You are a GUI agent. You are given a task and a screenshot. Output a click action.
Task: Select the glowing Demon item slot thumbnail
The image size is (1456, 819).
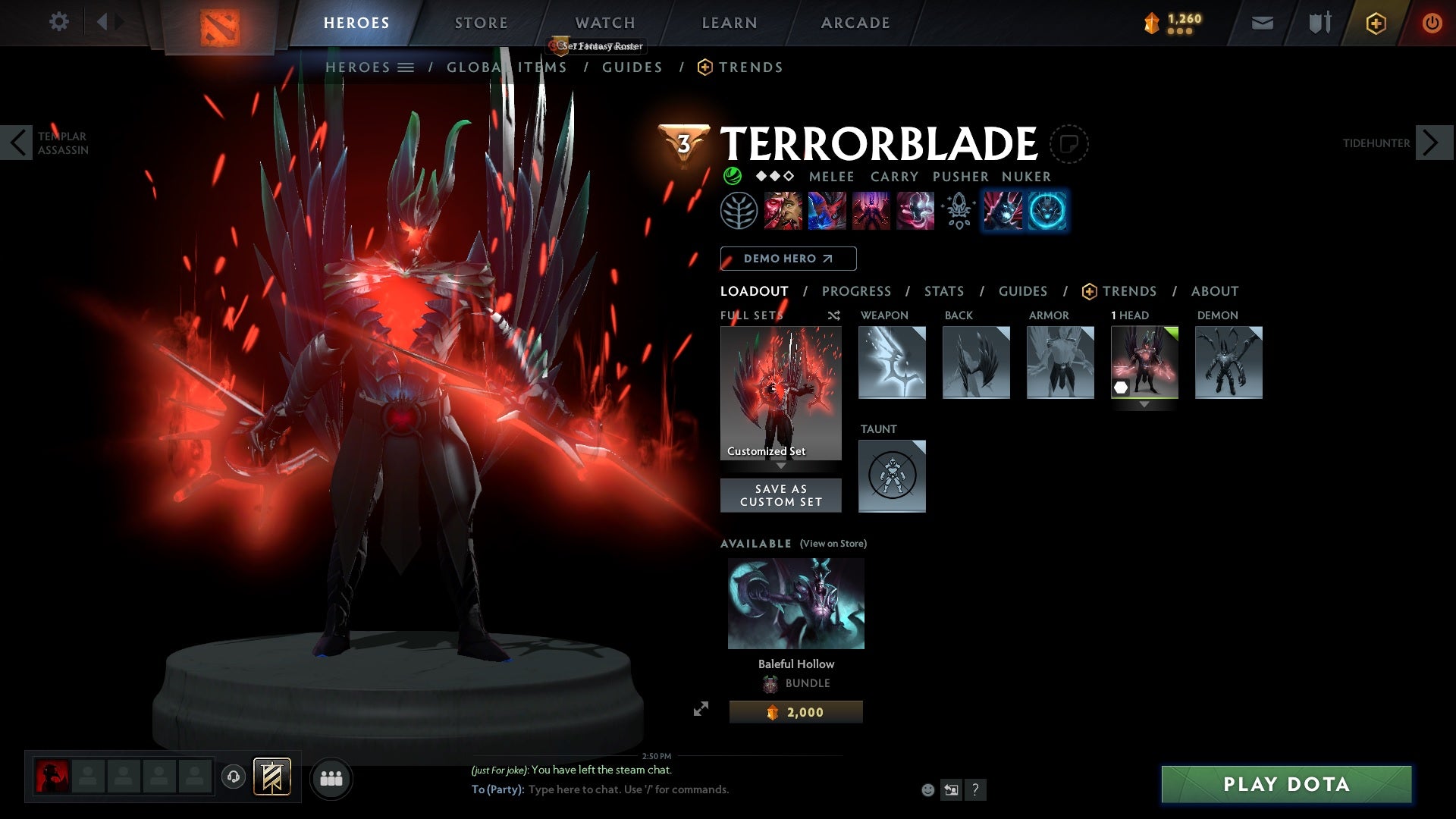(x=1228, y=362)
